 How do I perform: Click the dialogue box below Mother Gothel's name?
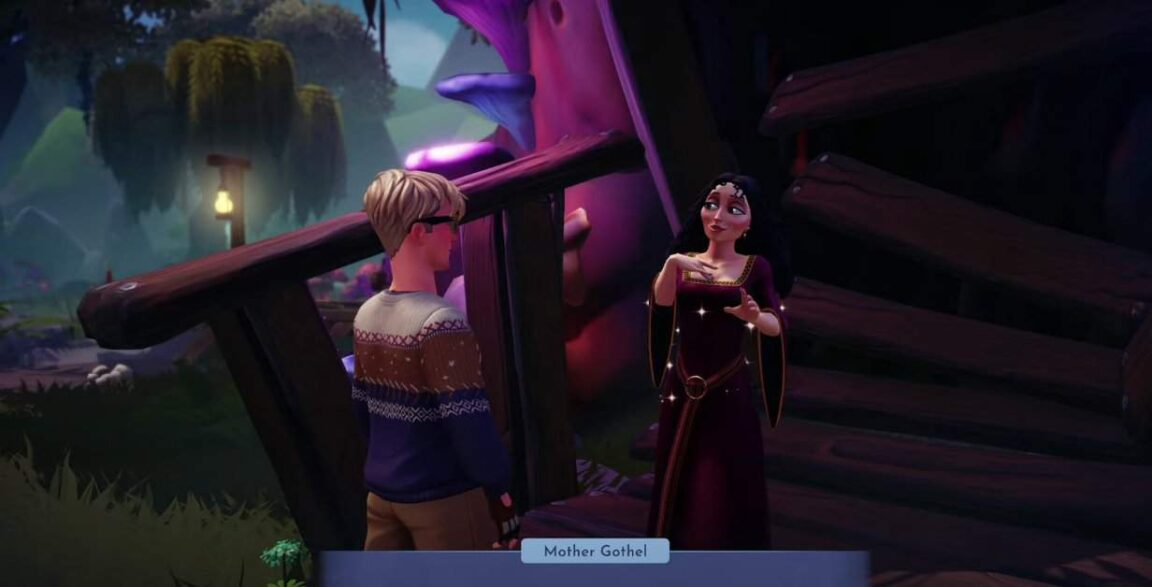[x=595, y=573]
